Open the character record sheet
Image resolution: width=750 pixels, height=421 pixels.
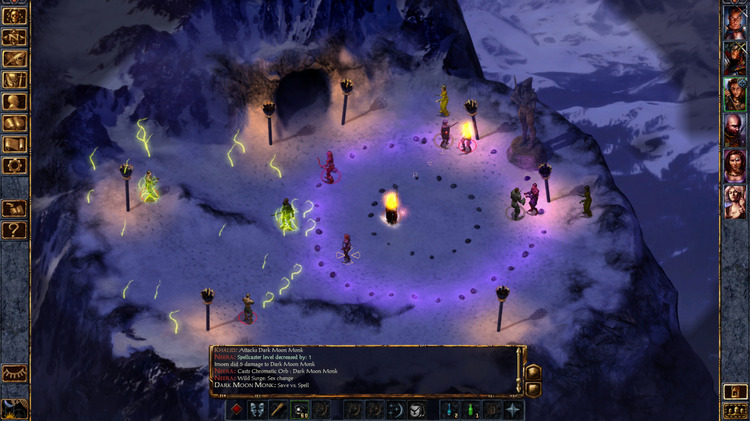pyautogui.click(x=14, y=100)
